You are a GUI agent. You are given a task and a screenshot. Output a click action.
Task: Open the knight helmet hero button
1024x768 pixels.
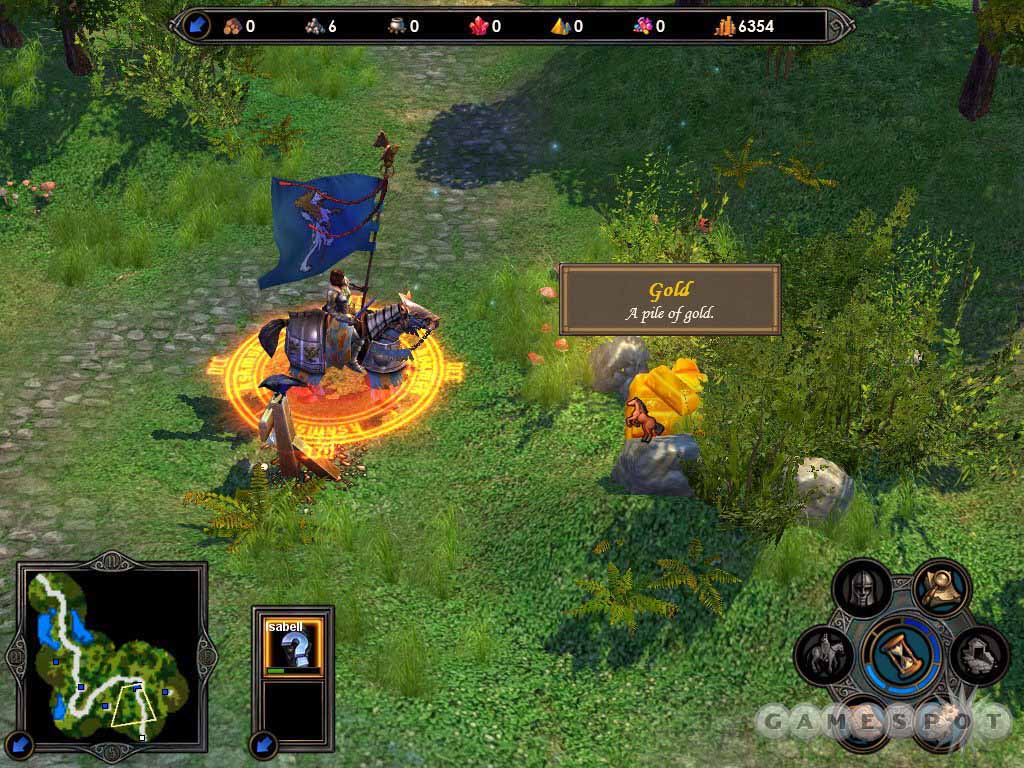click(x=863, y=590)
